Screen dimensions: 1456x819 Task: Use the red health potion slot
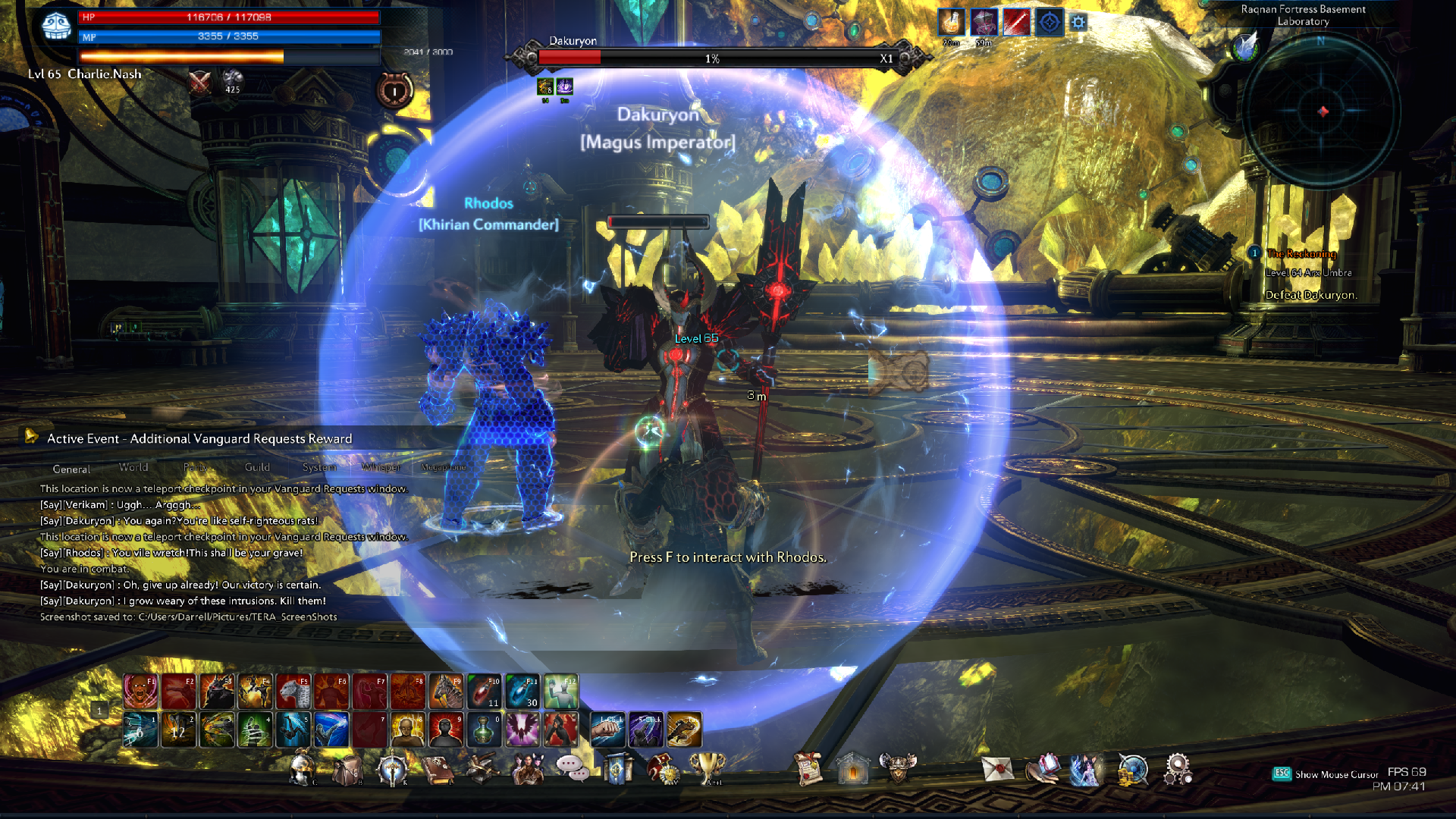484,691
